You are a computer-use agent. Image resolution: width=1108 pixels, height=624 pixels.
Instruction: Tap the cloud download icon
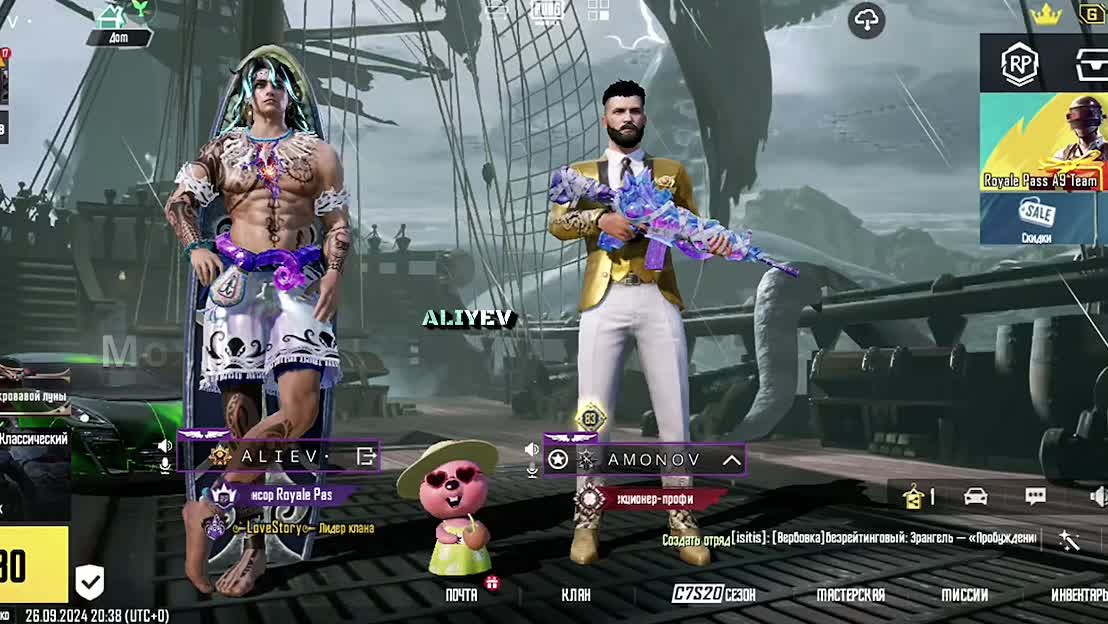(x=866, y=20)
